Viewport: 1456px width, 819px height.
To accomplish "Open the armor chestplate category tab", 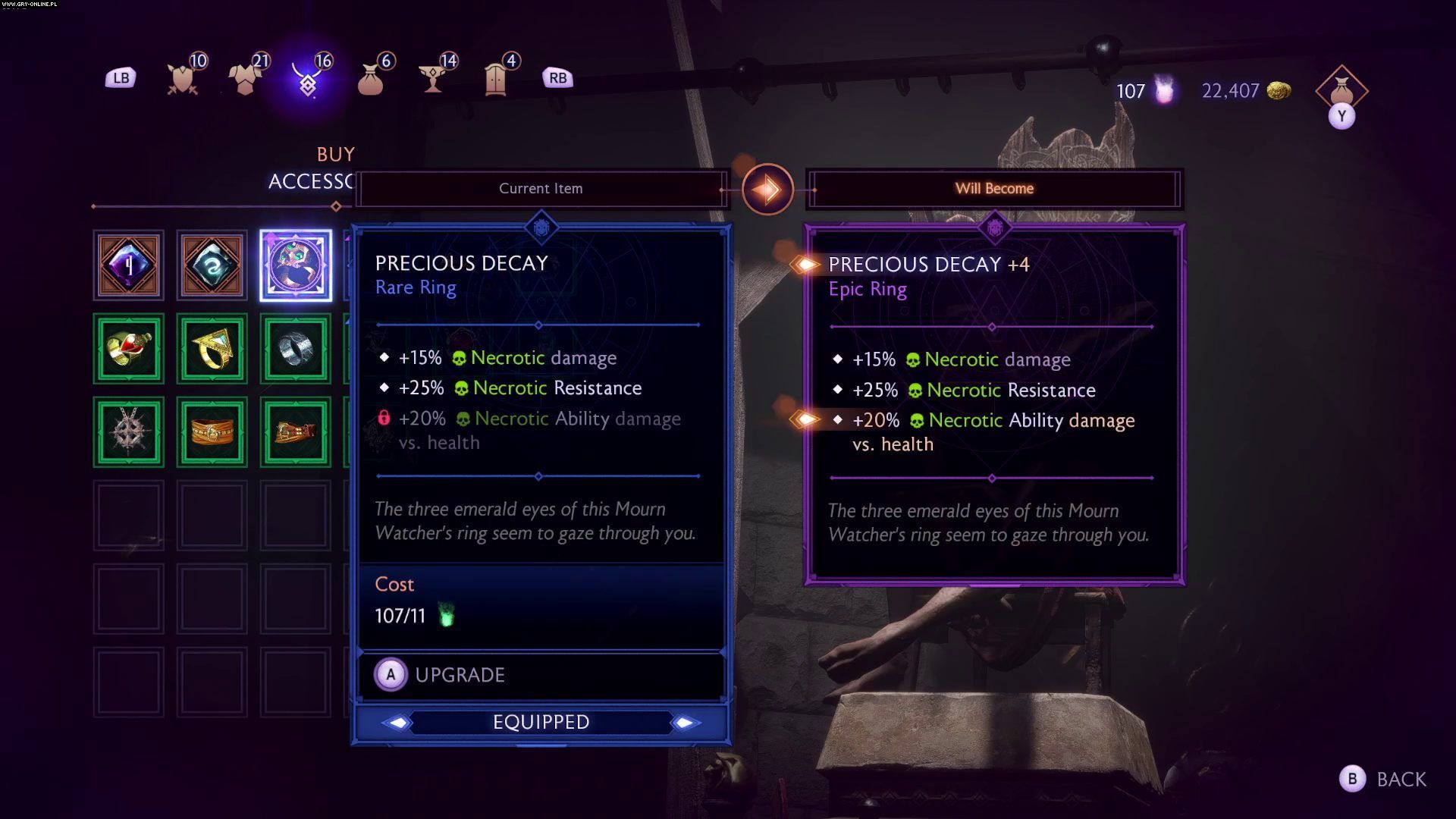I will point(246,78).
